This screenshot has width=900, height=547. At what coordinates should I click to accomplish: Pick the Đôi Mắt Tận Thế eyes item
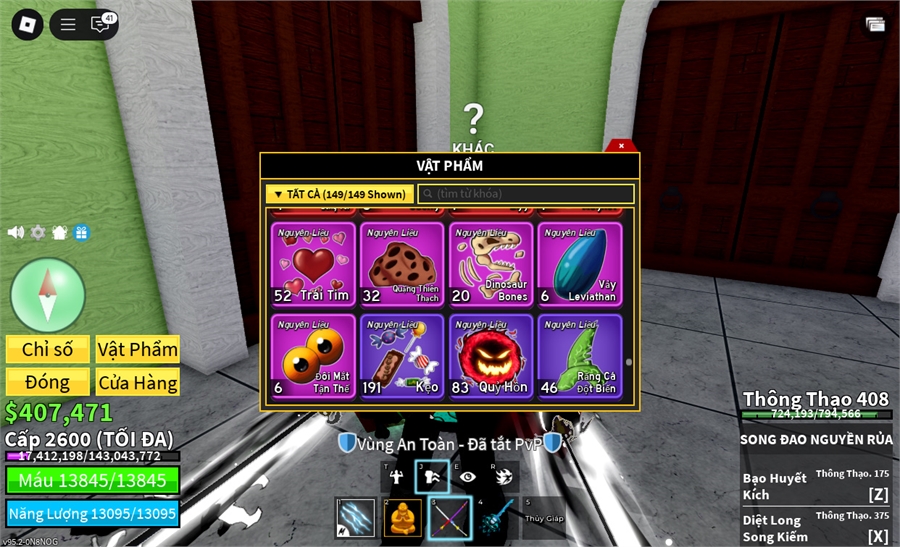click(313, 356)
